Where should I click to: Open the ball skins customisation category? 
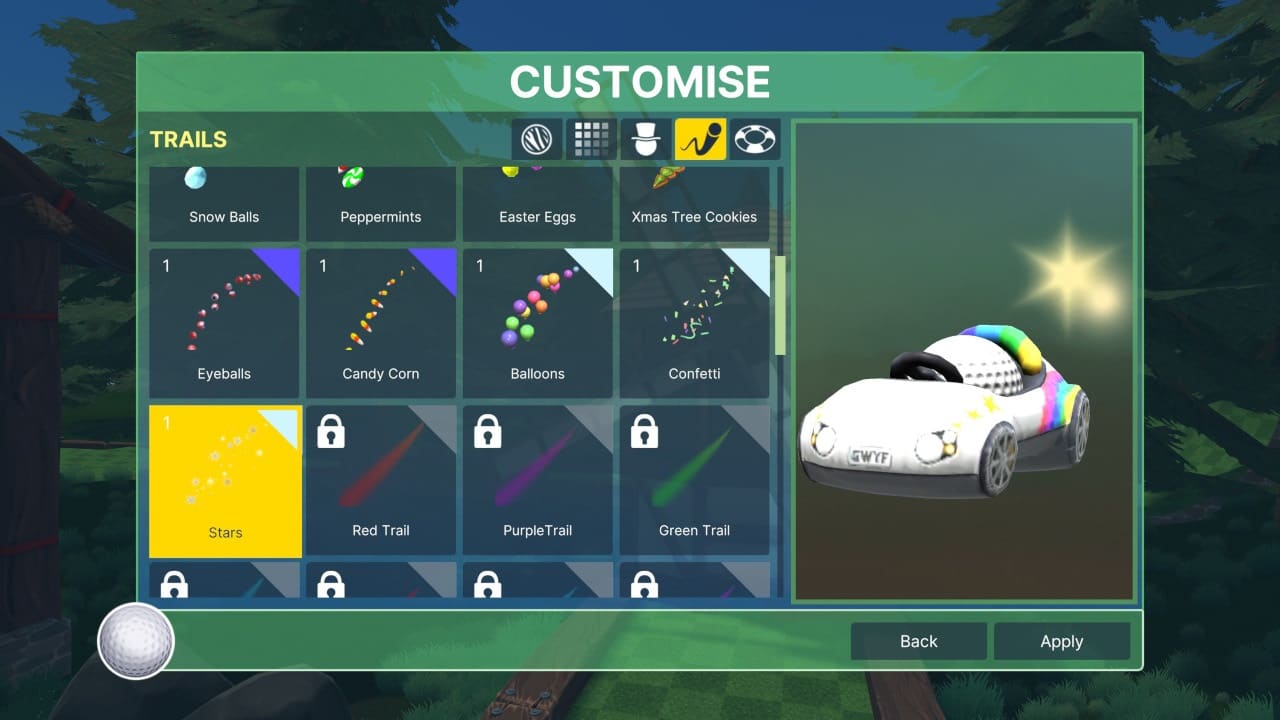coord(536,139)
